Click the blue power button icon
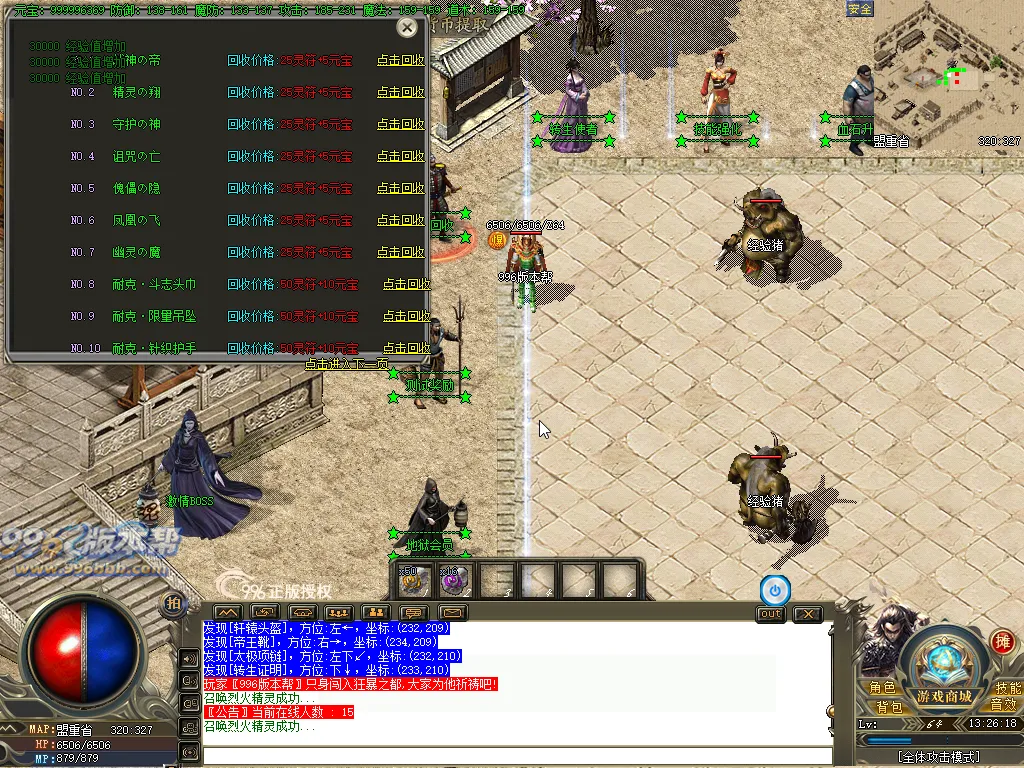 [x=774, y=589]
